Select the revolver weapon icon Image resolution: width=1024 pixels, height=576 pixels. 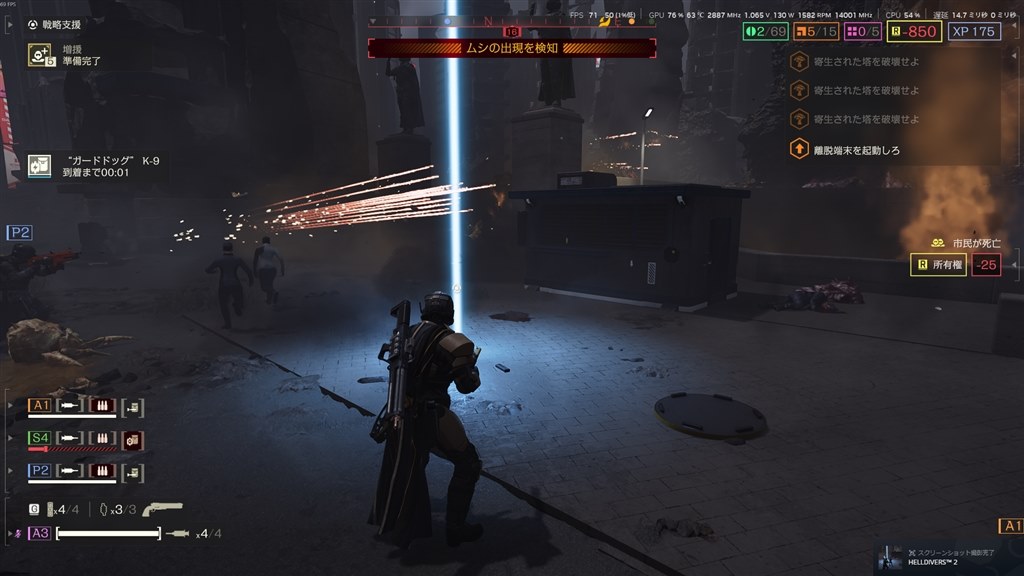[163, 509]
